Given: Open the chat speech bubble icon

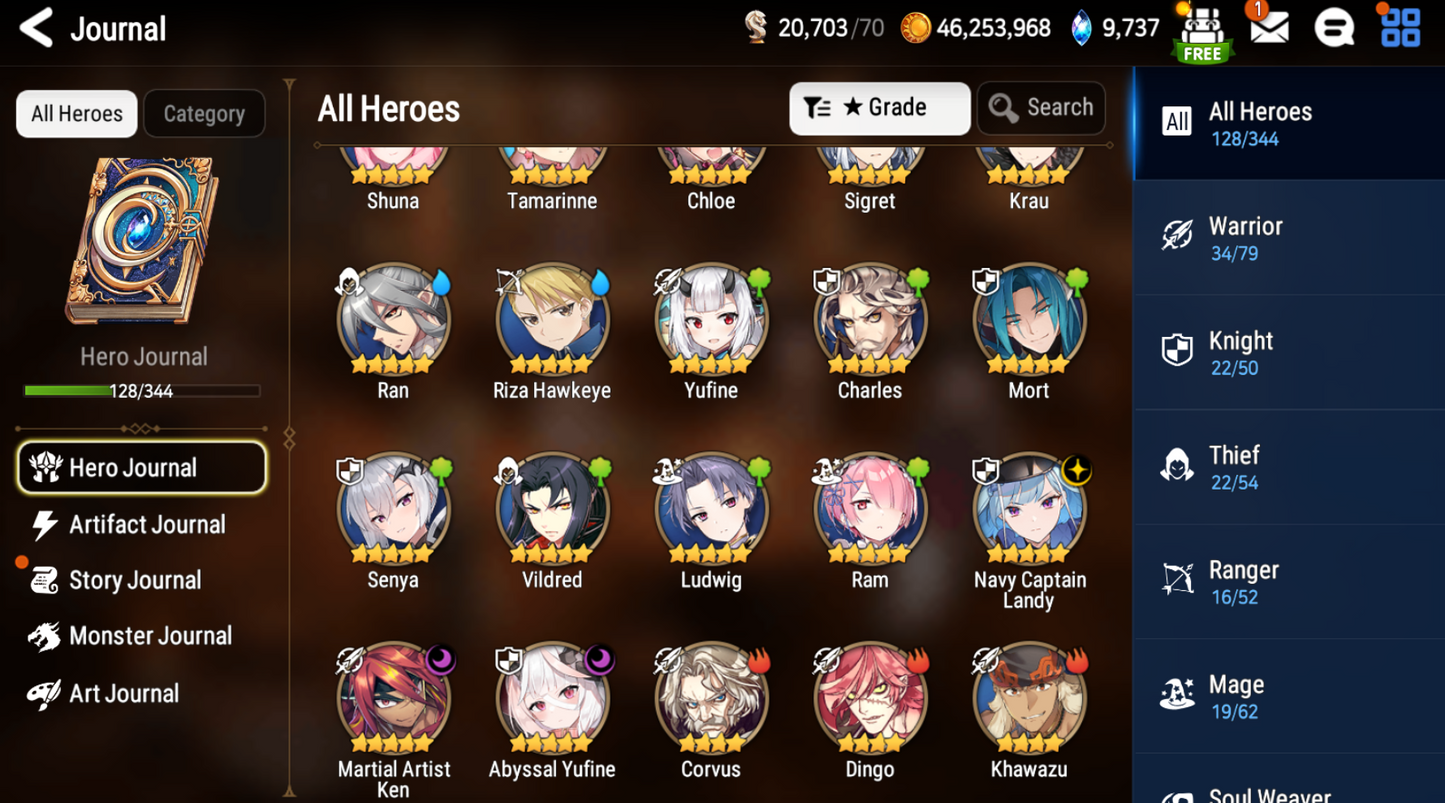Looking at the screenshot, I should coord(1334,28).
